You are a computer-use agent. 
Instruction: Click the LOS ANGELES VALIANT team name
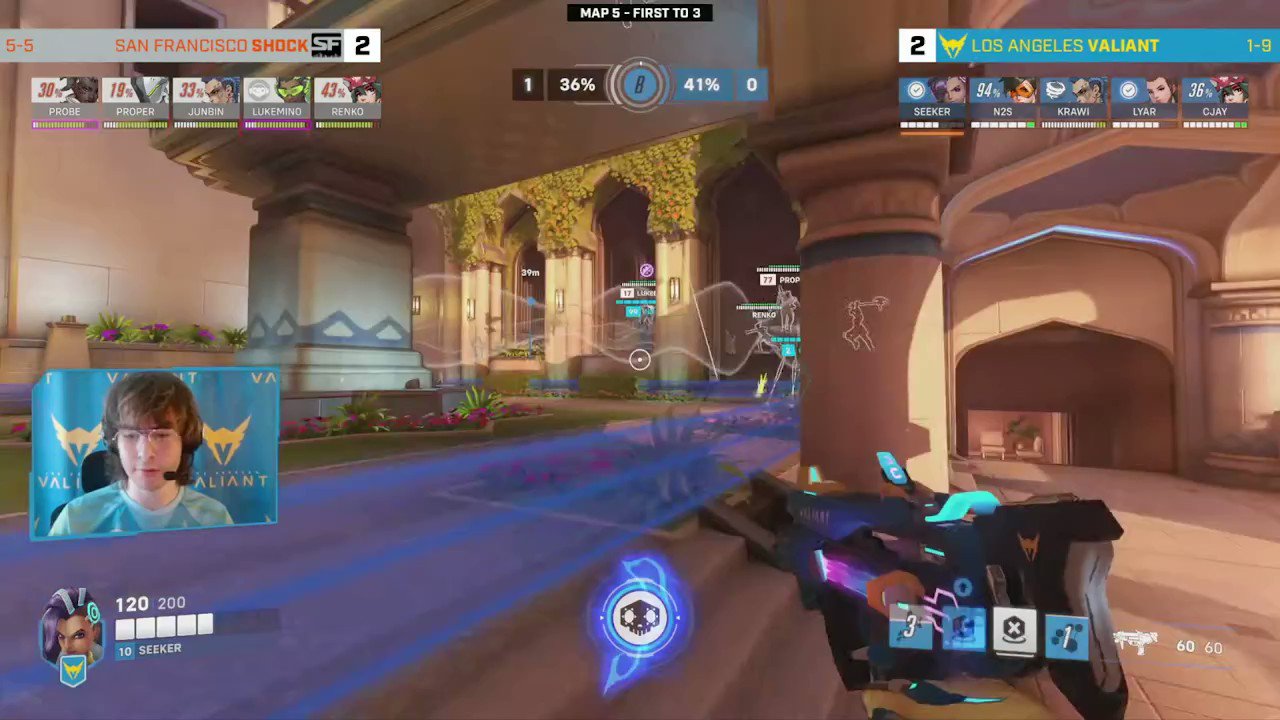[1065, 45]
